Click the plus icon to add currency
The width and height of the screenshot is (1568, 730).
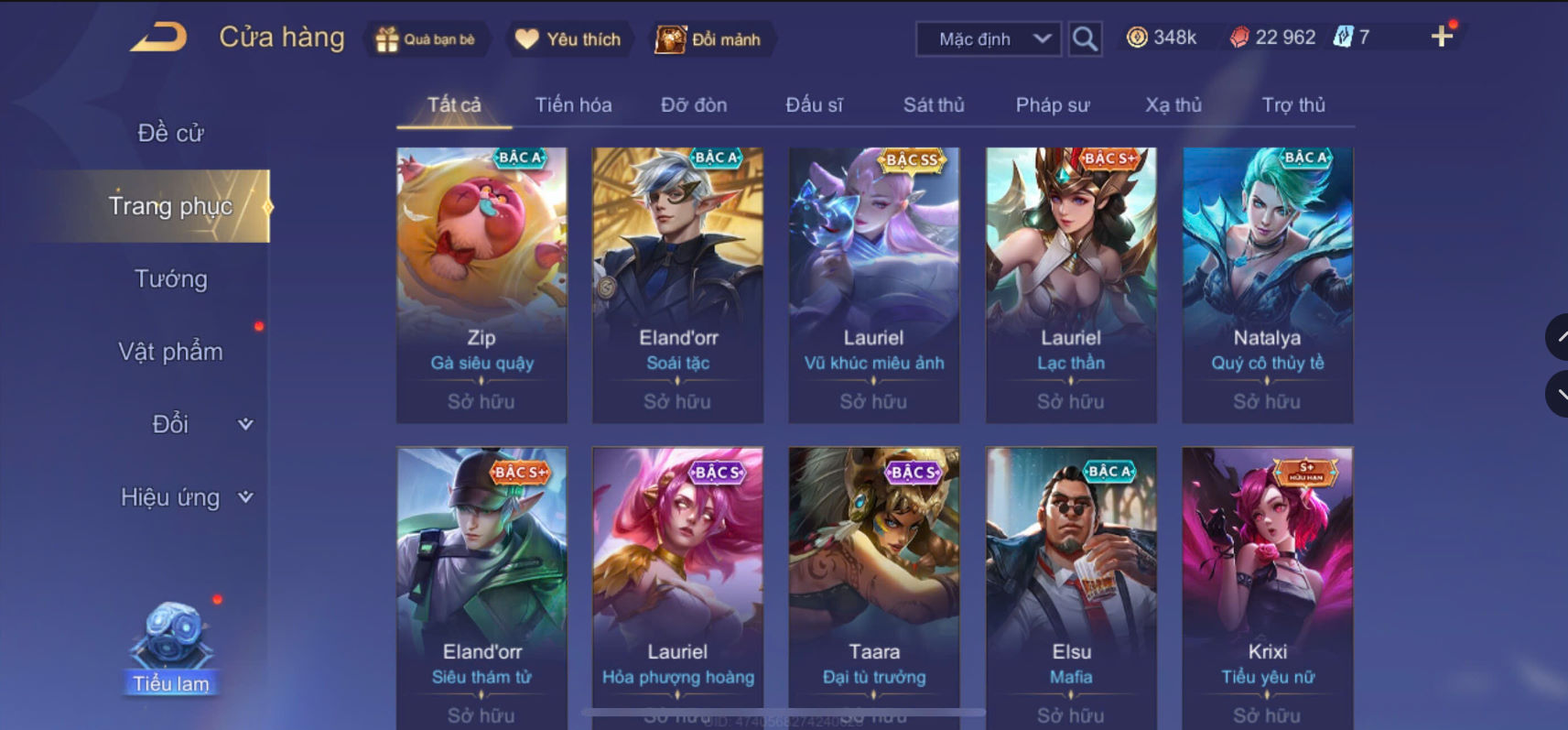click(1444, 37)
